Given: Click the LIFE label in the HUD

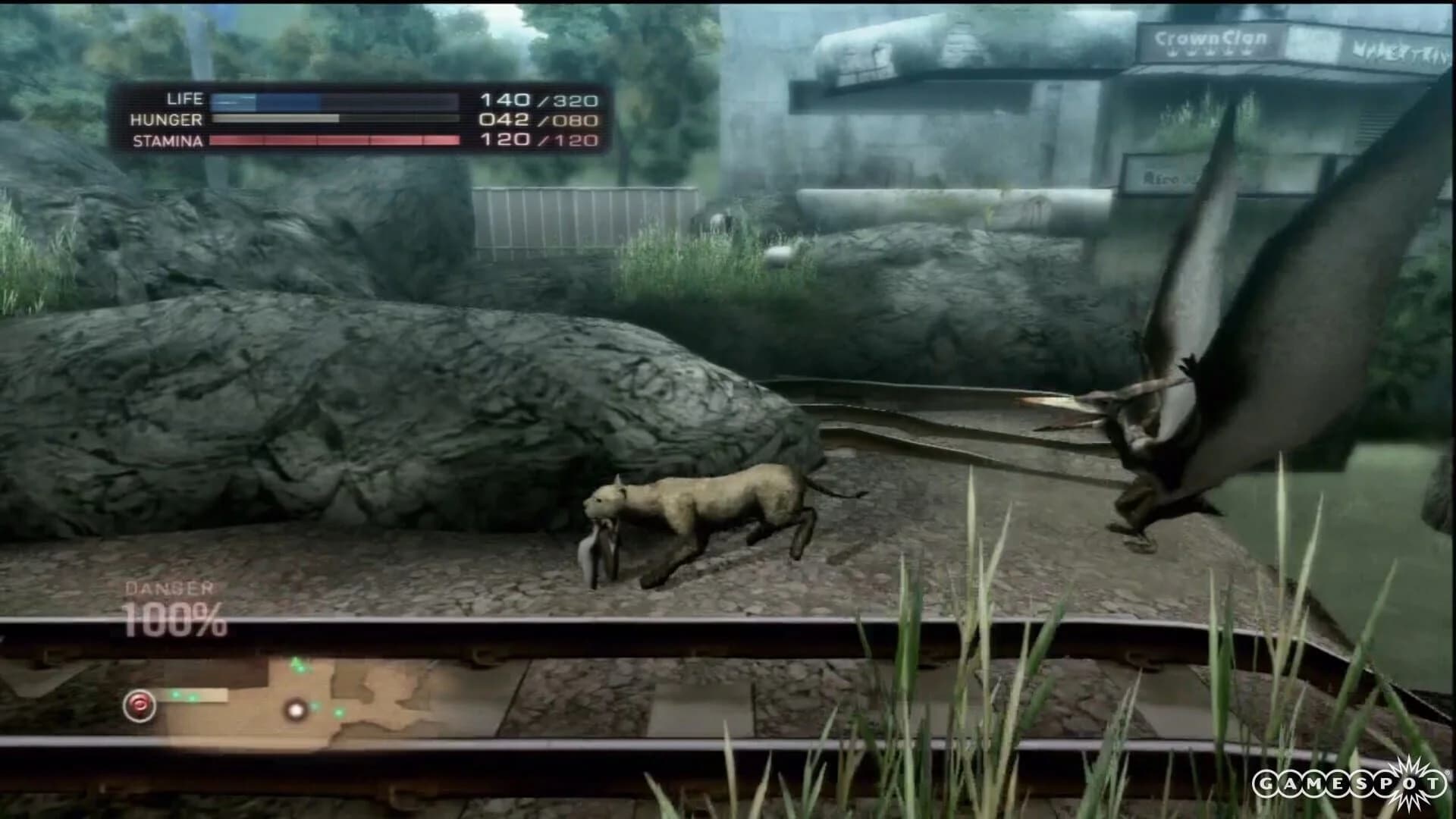Looking at the screenshot, I should 184,99.
